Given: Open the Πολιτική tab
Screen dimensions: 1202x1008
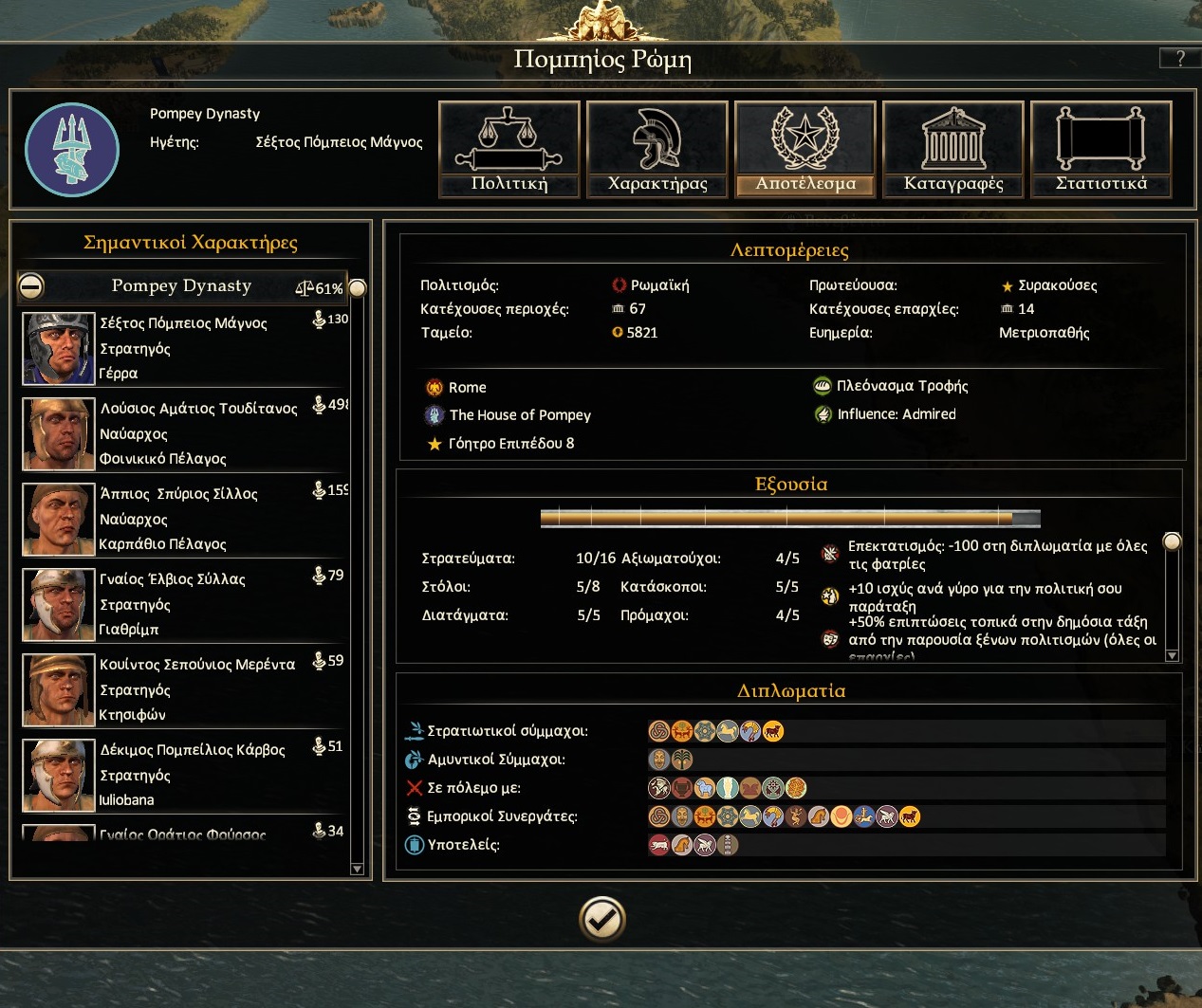Looking at the screenshot, I should pos(509,150).
